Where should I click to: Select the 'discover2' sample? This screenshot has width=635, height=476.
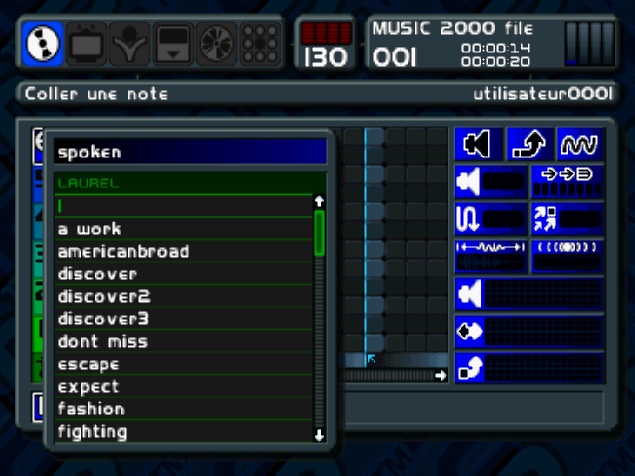point(103,296)
